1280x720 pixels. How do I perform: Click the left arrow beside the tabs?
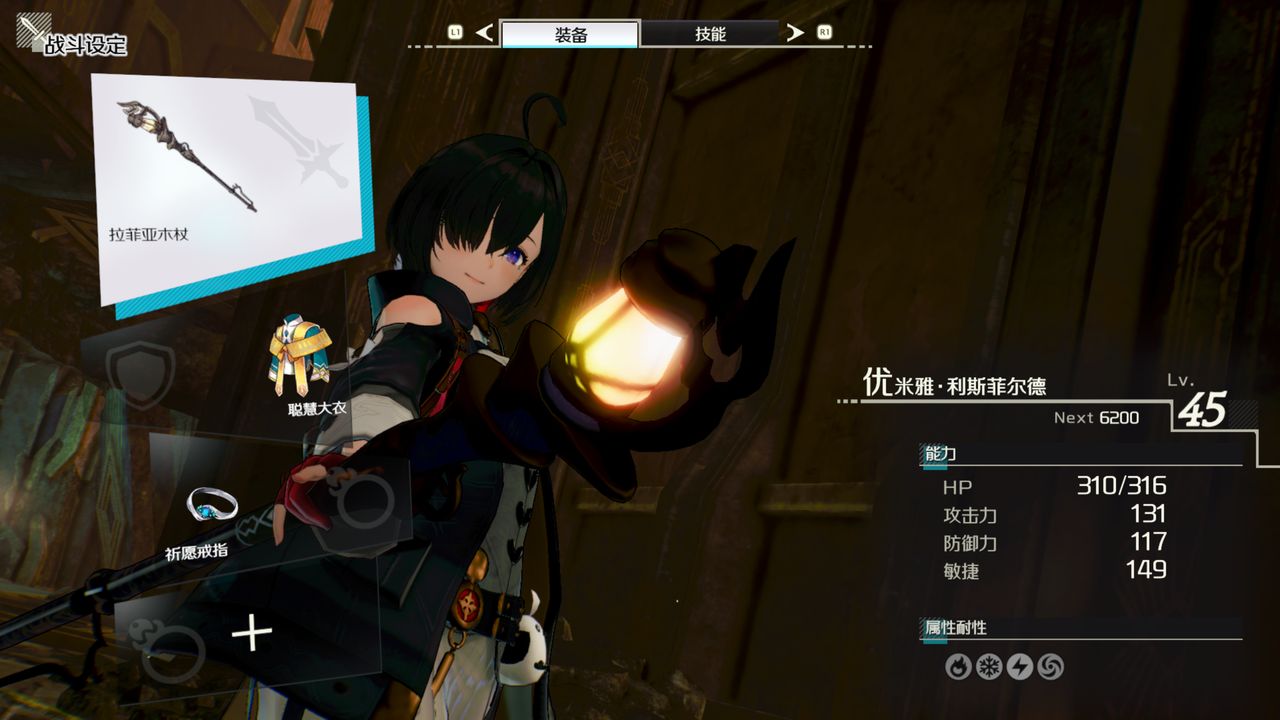(x=485, y=33)
